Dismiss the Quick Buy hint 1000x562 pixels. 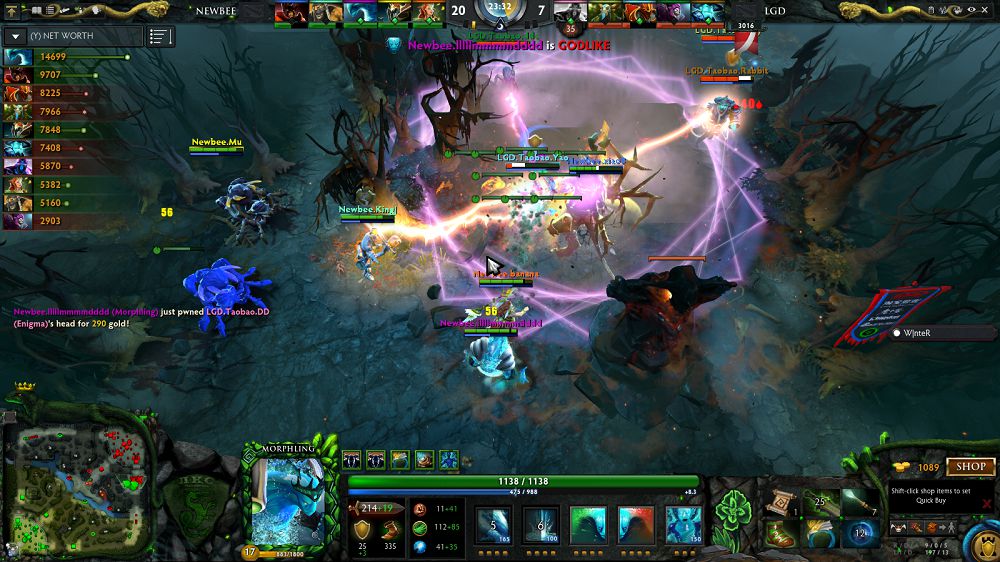988,503
